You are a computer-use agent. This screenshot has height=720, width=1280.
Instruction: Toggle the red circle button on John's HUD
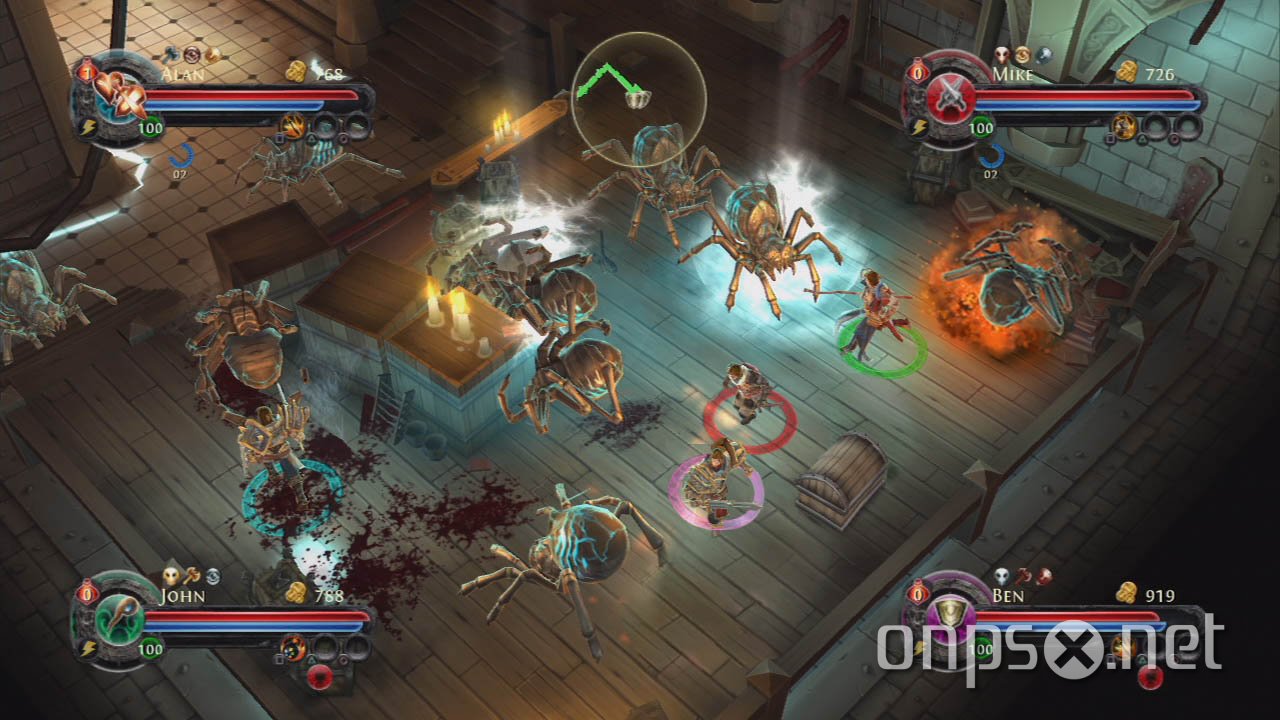[x=321, y=677]
